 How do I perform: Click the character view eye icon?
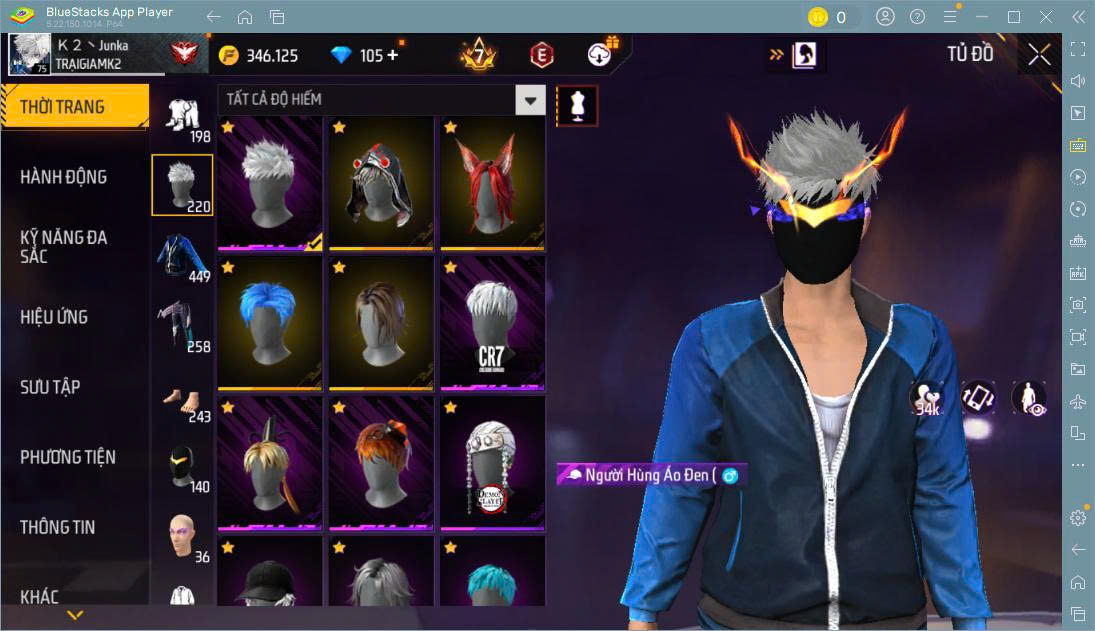tap(1028, 398)
